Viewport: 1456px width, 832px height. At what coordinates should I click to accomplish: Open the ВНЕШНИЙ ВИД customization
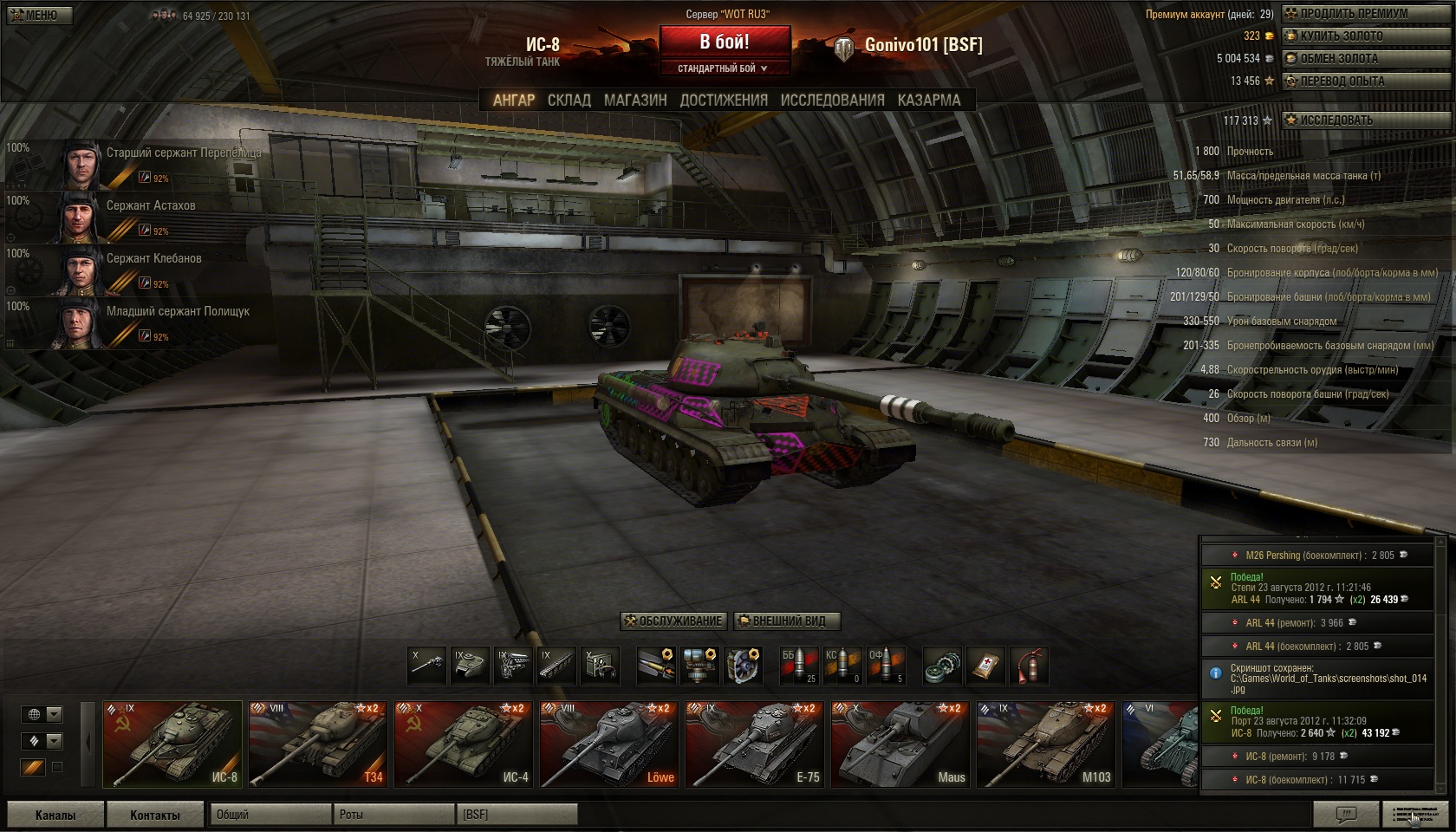coord(787,621)
